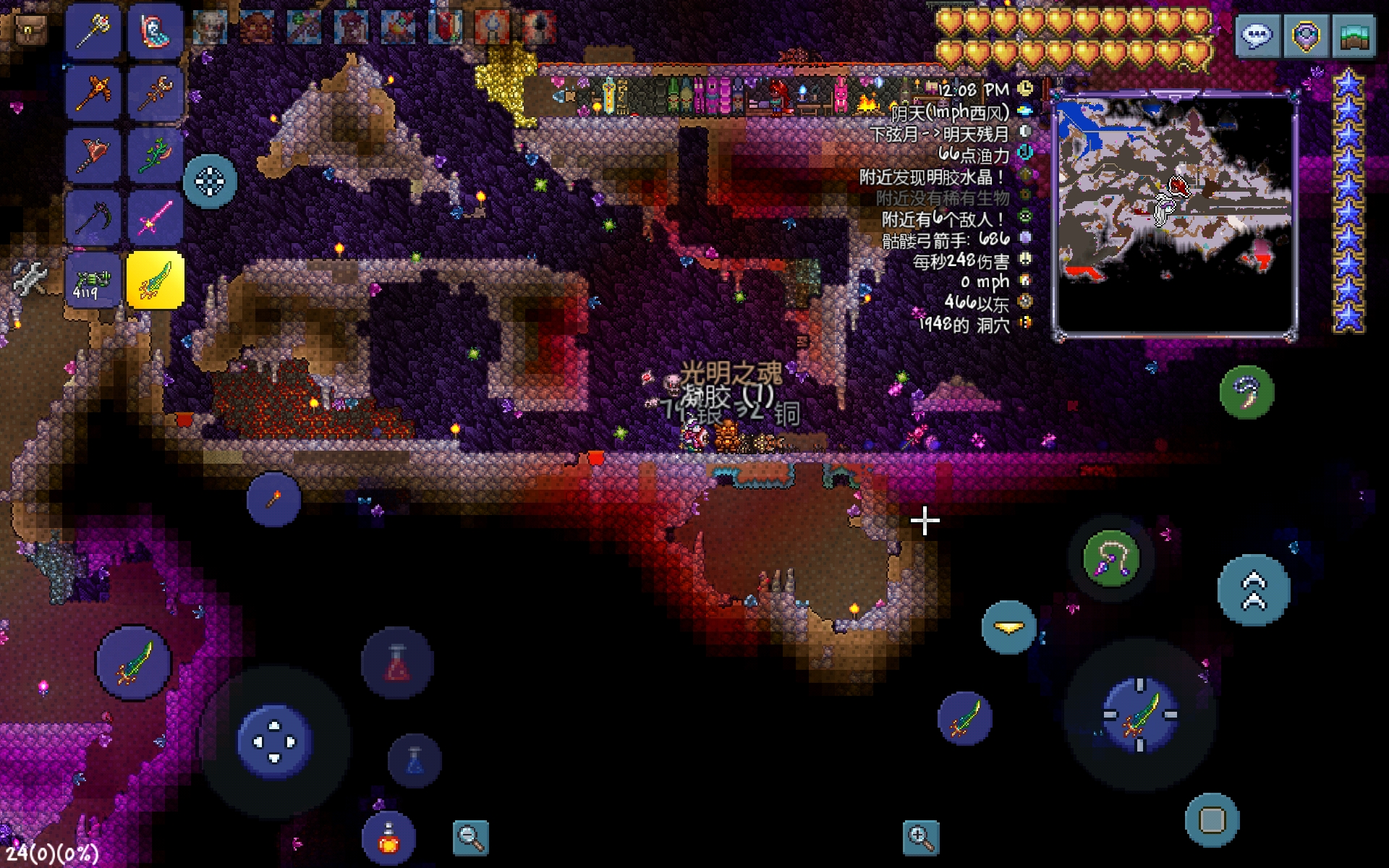Screen dimensions: 1389x868
Task: Select the highlighted Terra Blade slot
Action: click(156, 280)
